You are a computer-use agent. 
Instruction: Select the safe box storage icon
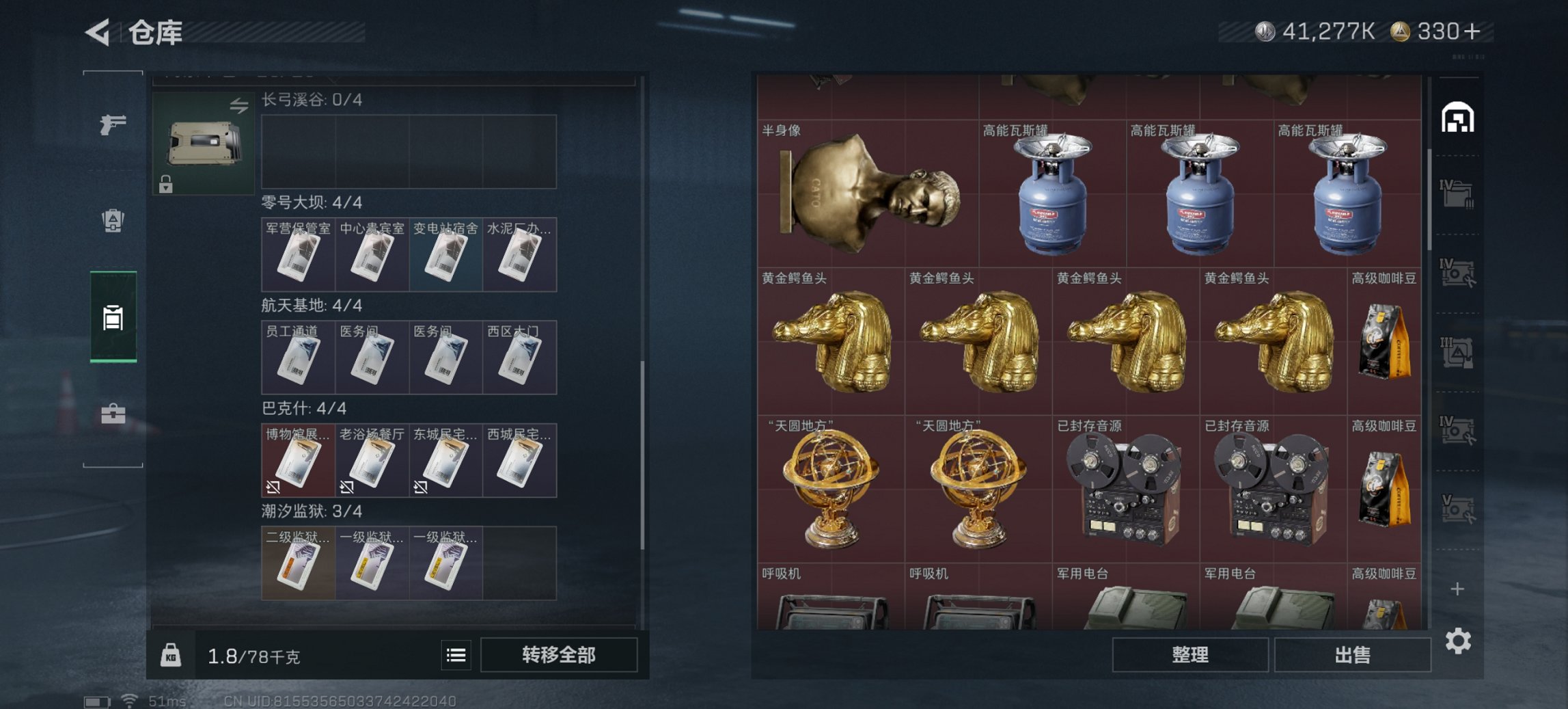point(113,318)
